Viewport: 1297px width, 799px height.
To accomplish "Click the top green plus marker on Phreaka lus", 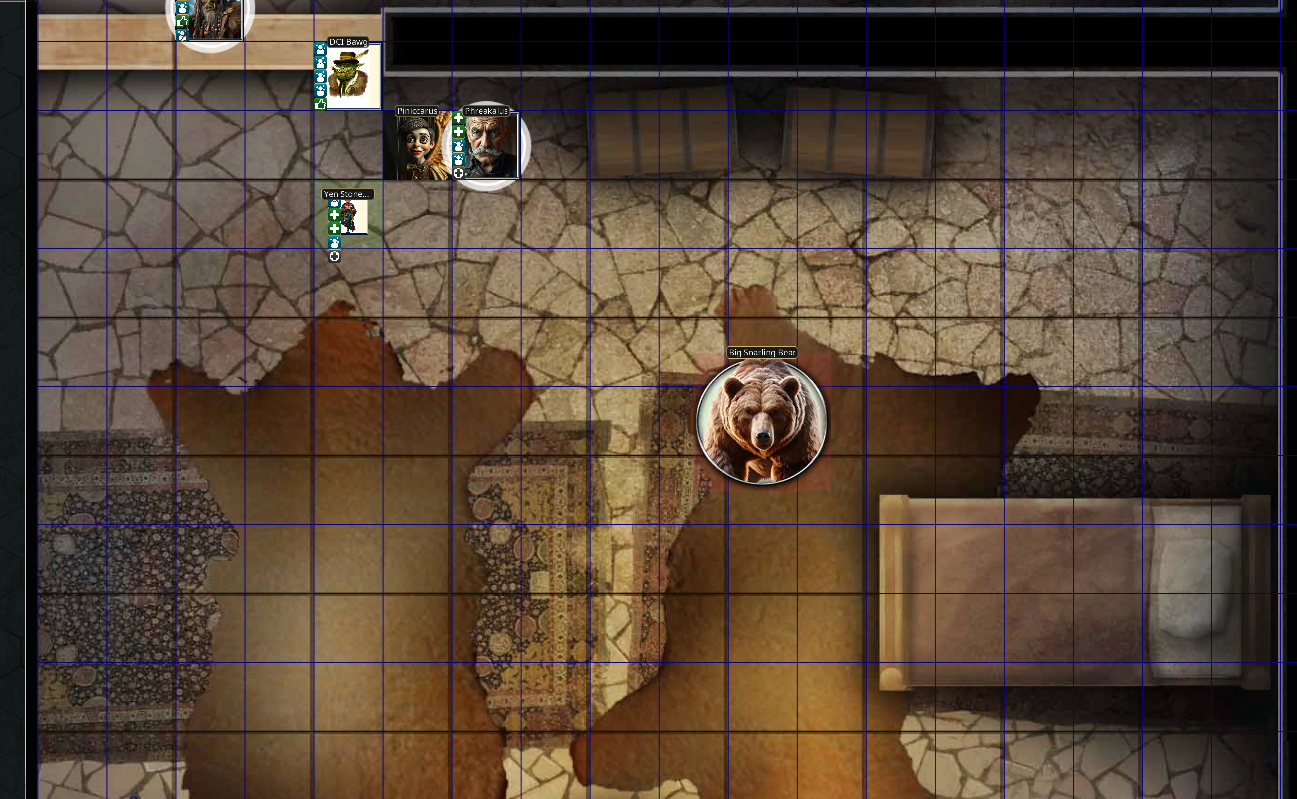I will 458,118.
